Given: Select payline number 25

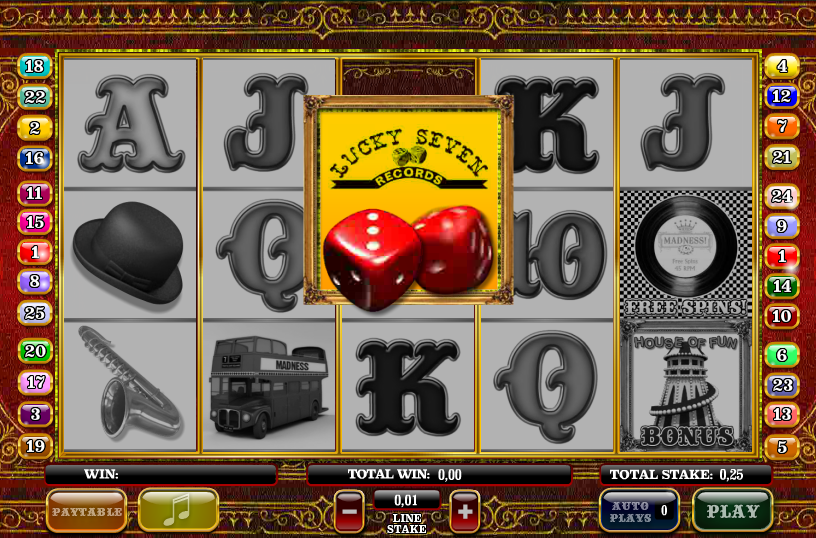Looking at the screenshot, I should pos(34,313).
